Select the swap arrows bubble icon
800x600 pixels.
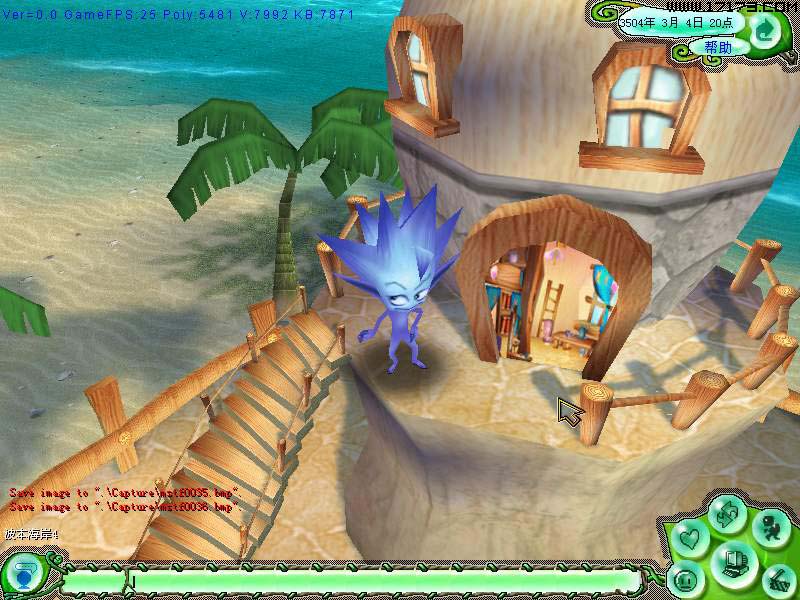(x=726, y=514)
